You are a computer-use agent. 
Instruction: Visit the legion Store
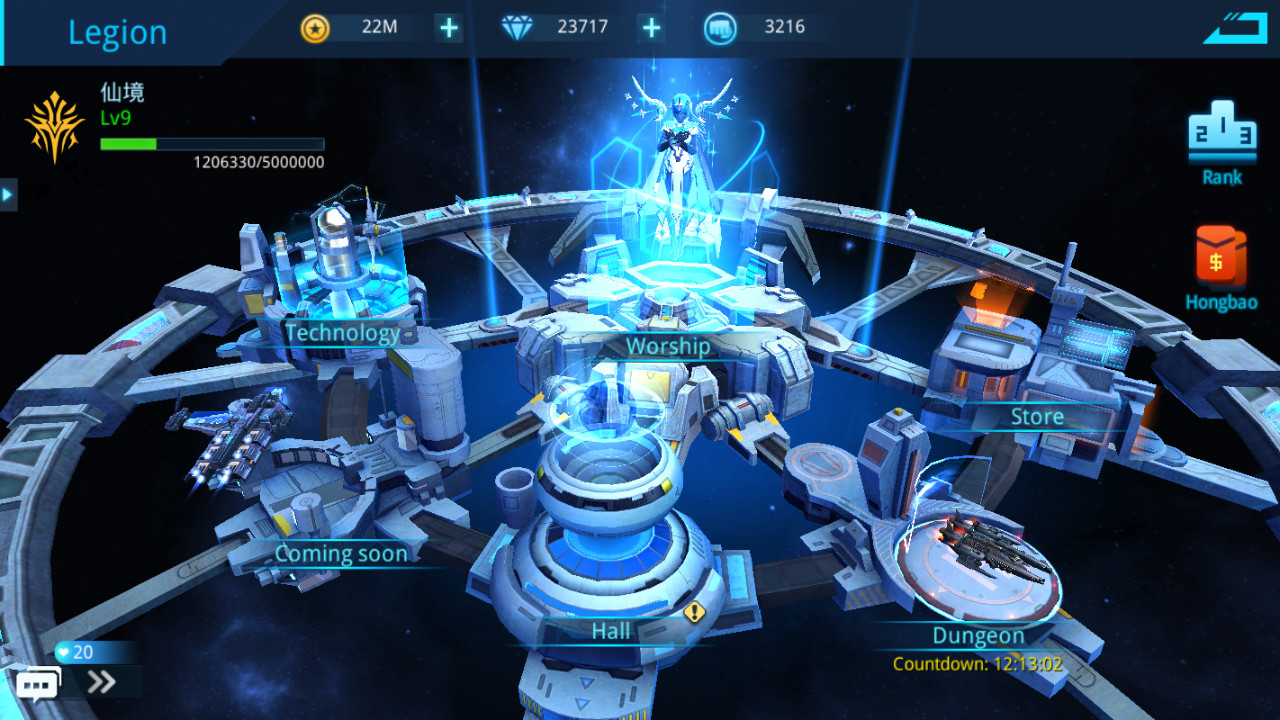pyautogui.click(x=1036, y=416)
